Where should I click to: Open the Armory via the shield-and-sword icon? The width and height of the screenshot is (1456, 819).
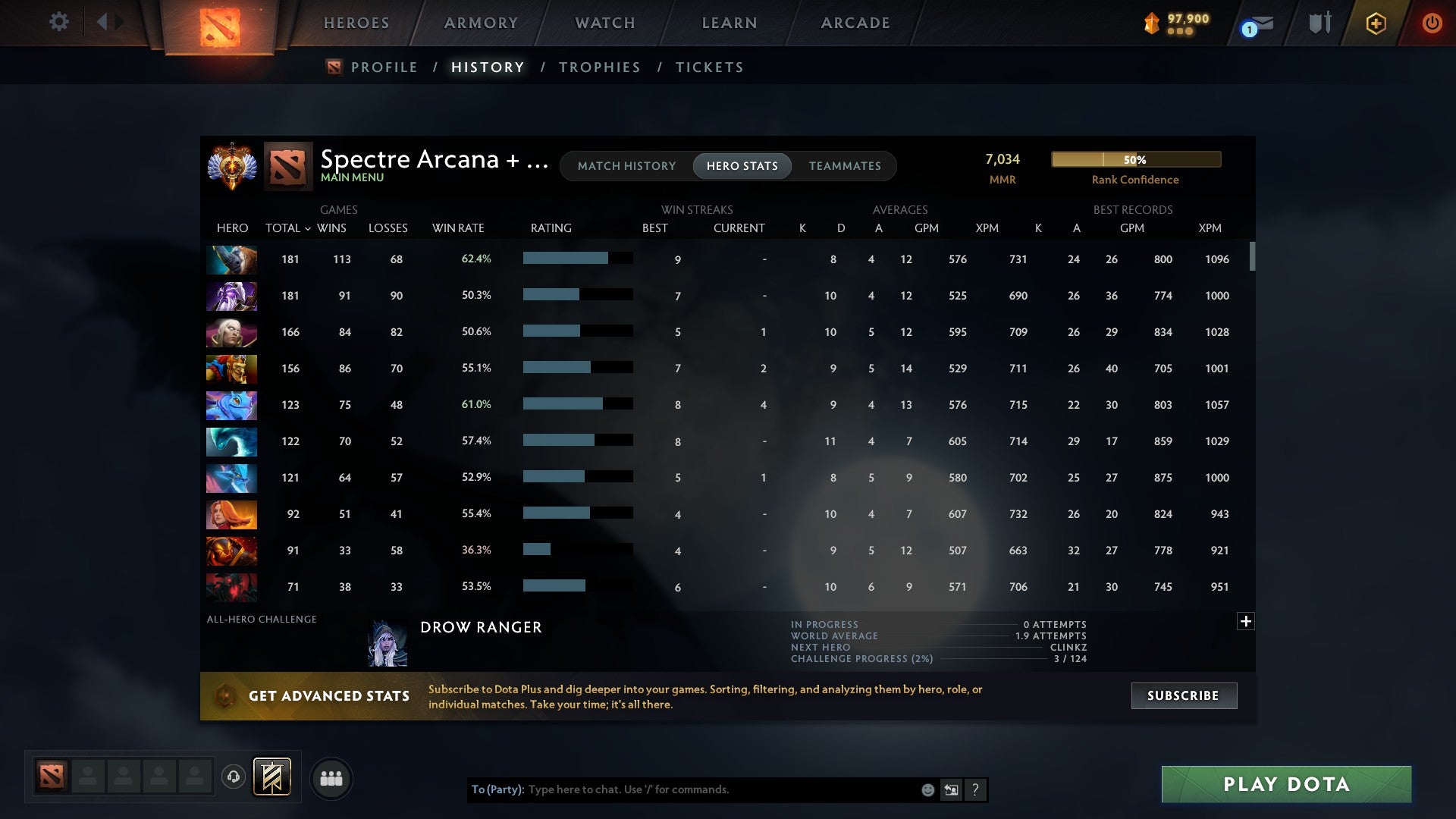click(1319, 23)
